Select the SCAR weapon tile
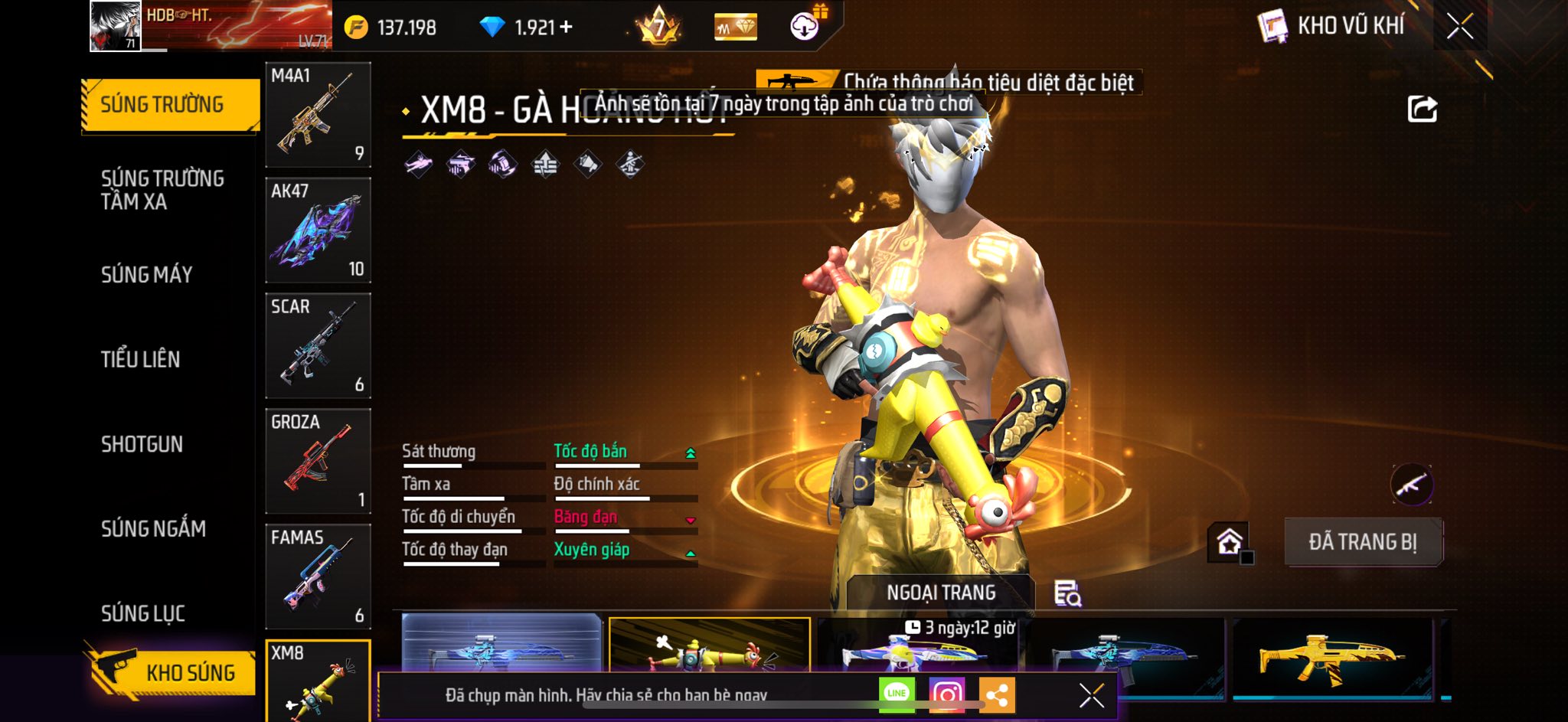1568x722 pixels. pos(318,346)
